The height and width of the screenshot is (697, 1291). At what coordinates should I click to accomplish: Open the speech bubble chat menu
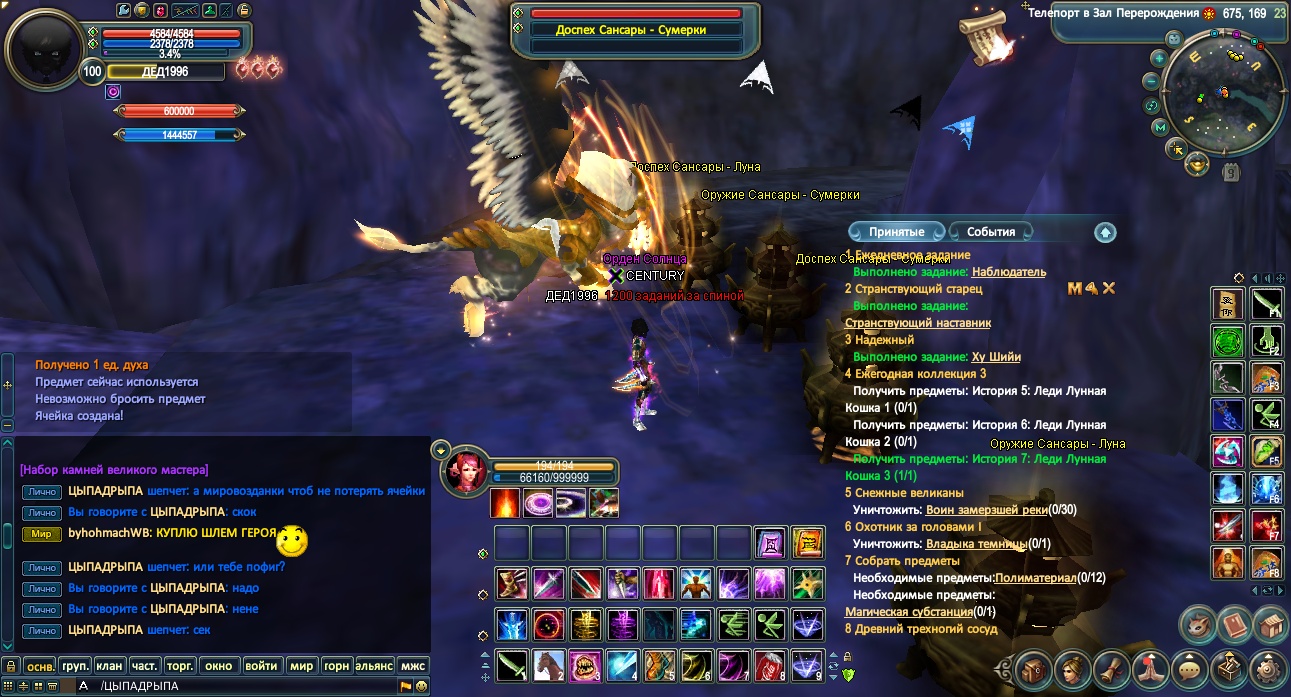point(1189,668)
